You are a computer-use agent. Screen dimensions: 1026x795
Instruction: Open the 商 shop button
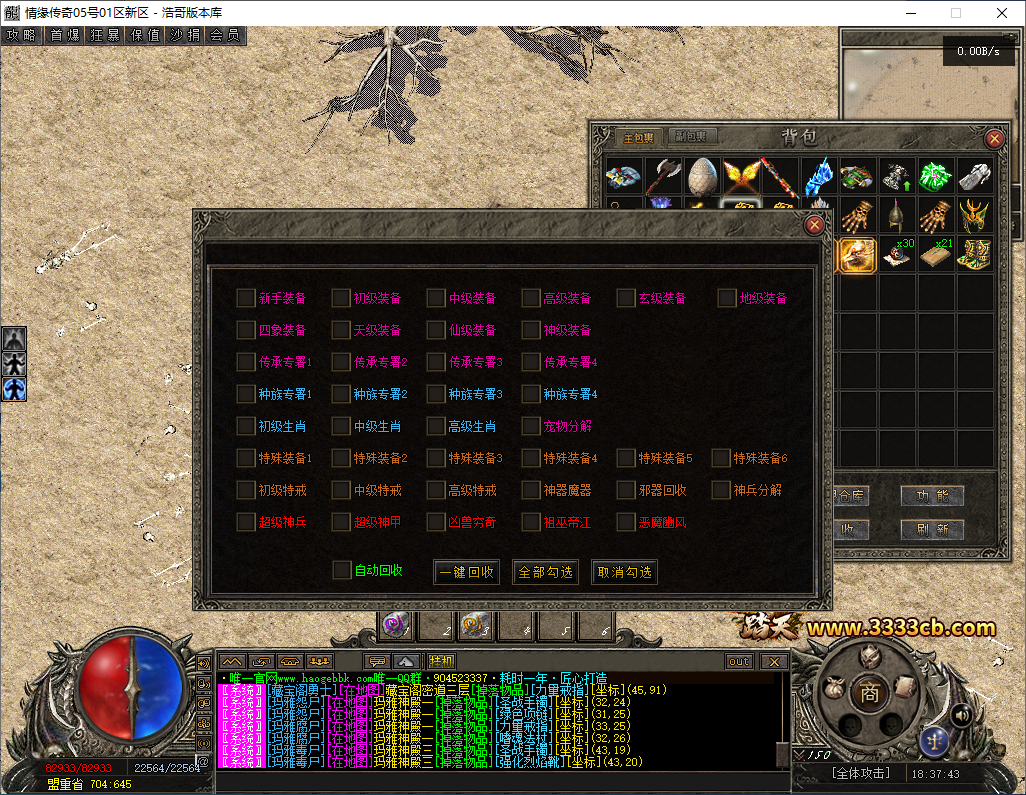point(870,691)
